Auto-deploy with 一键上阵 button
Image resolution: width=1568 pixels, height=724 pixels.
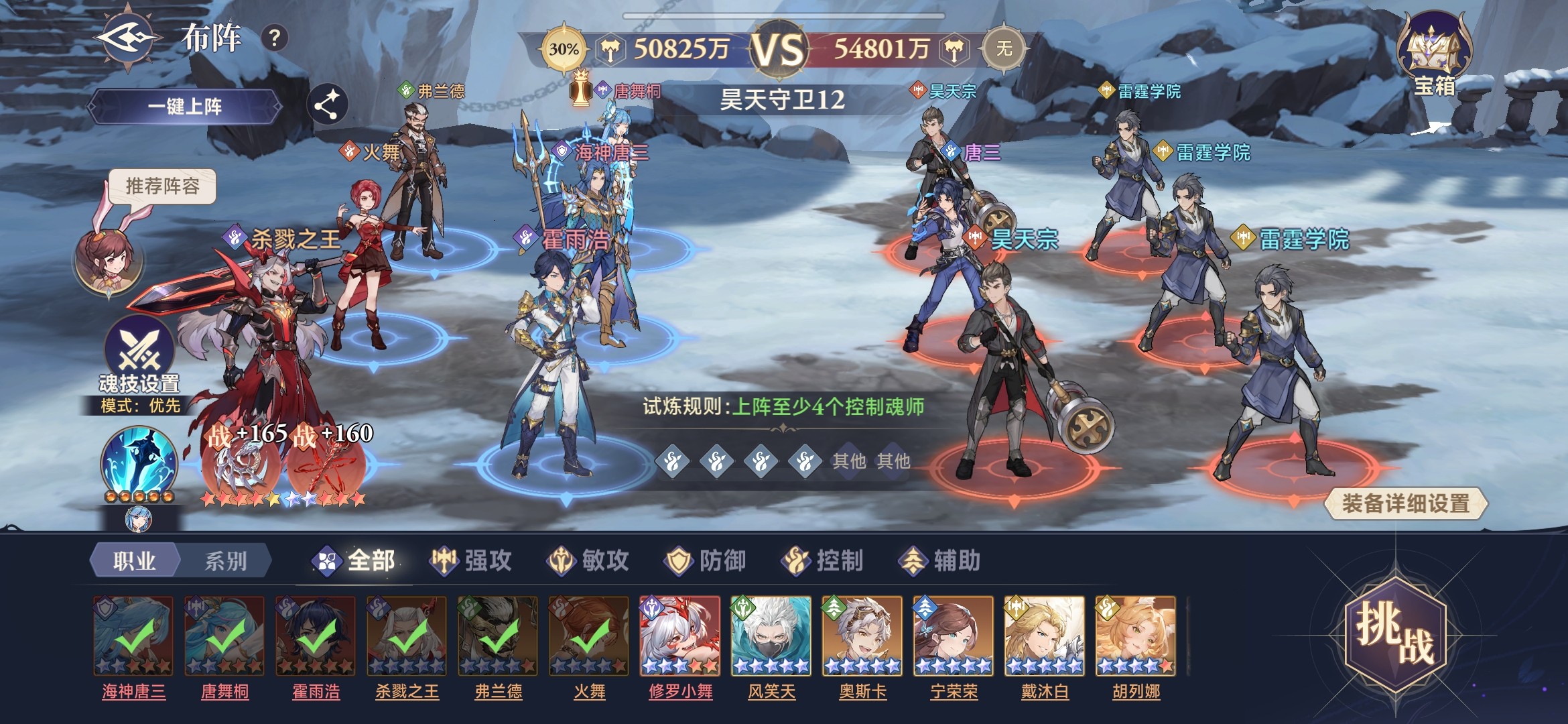pyautogui.click(x=185, y=107)
